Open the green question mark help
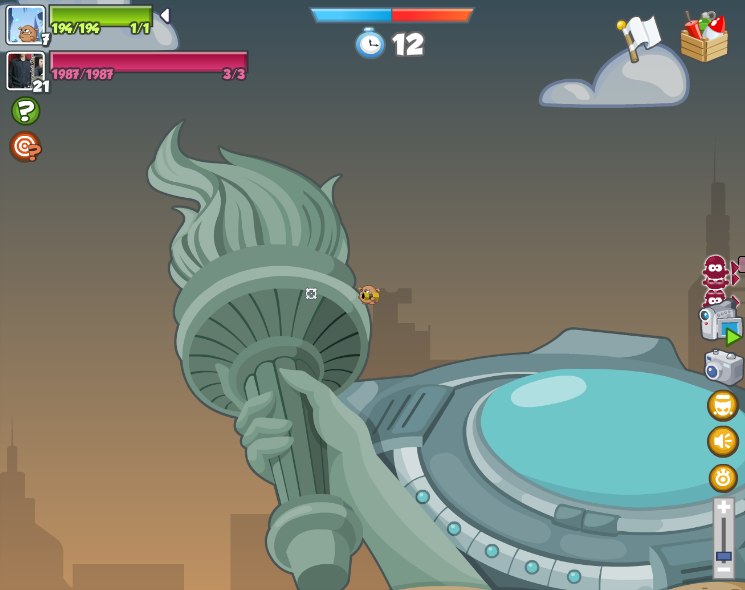The image size is (745, 590). coord(25,111)
